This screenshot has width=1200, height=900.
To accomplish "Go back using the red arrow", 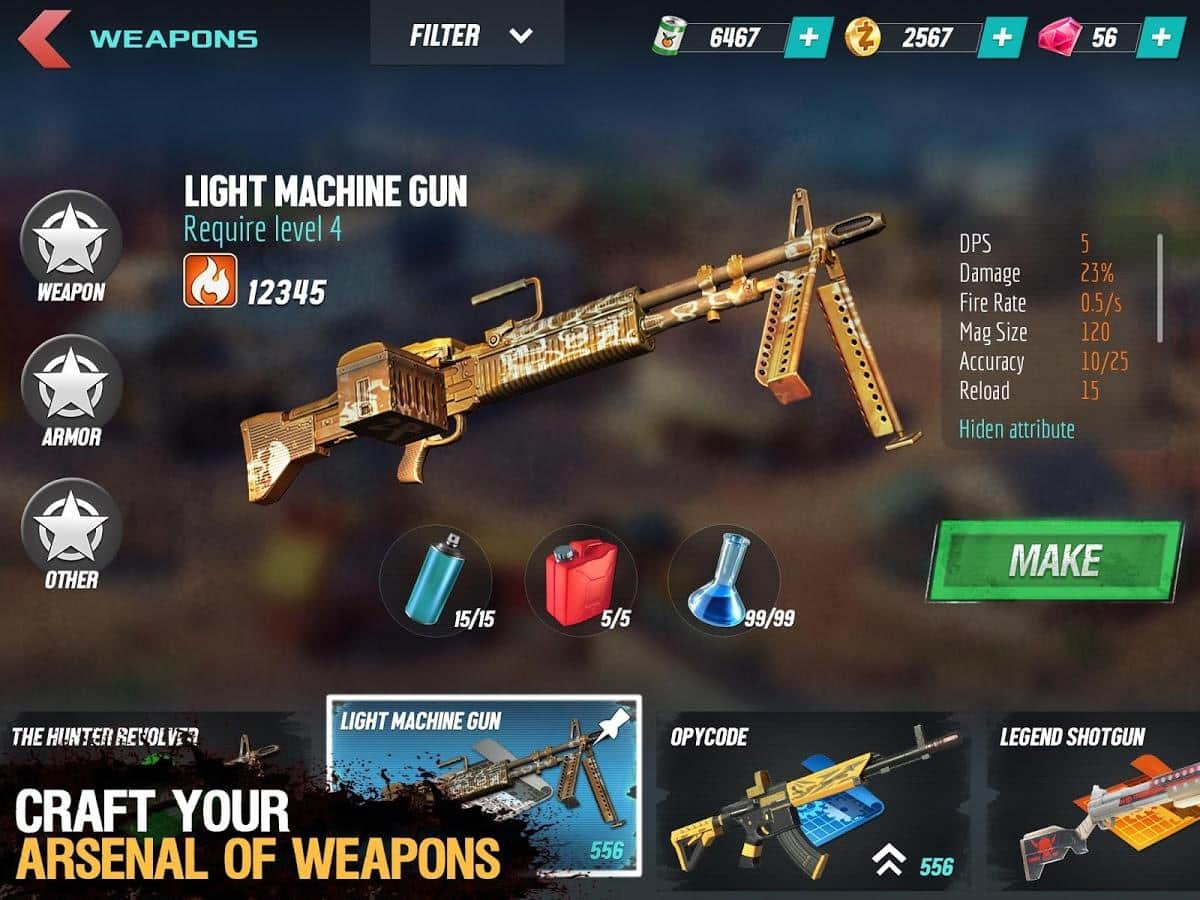I will coord(43,38).
